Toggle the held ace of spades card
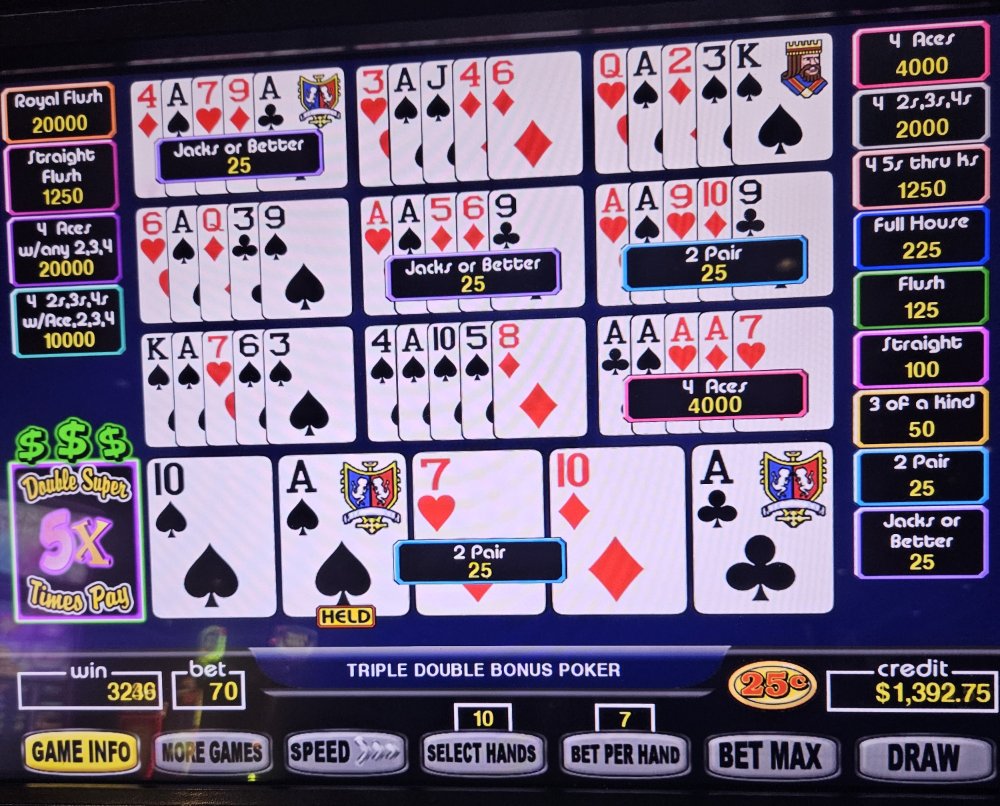Image resolution: width=1000 pixels, height=806 pixels. click(x=343, y=535)
